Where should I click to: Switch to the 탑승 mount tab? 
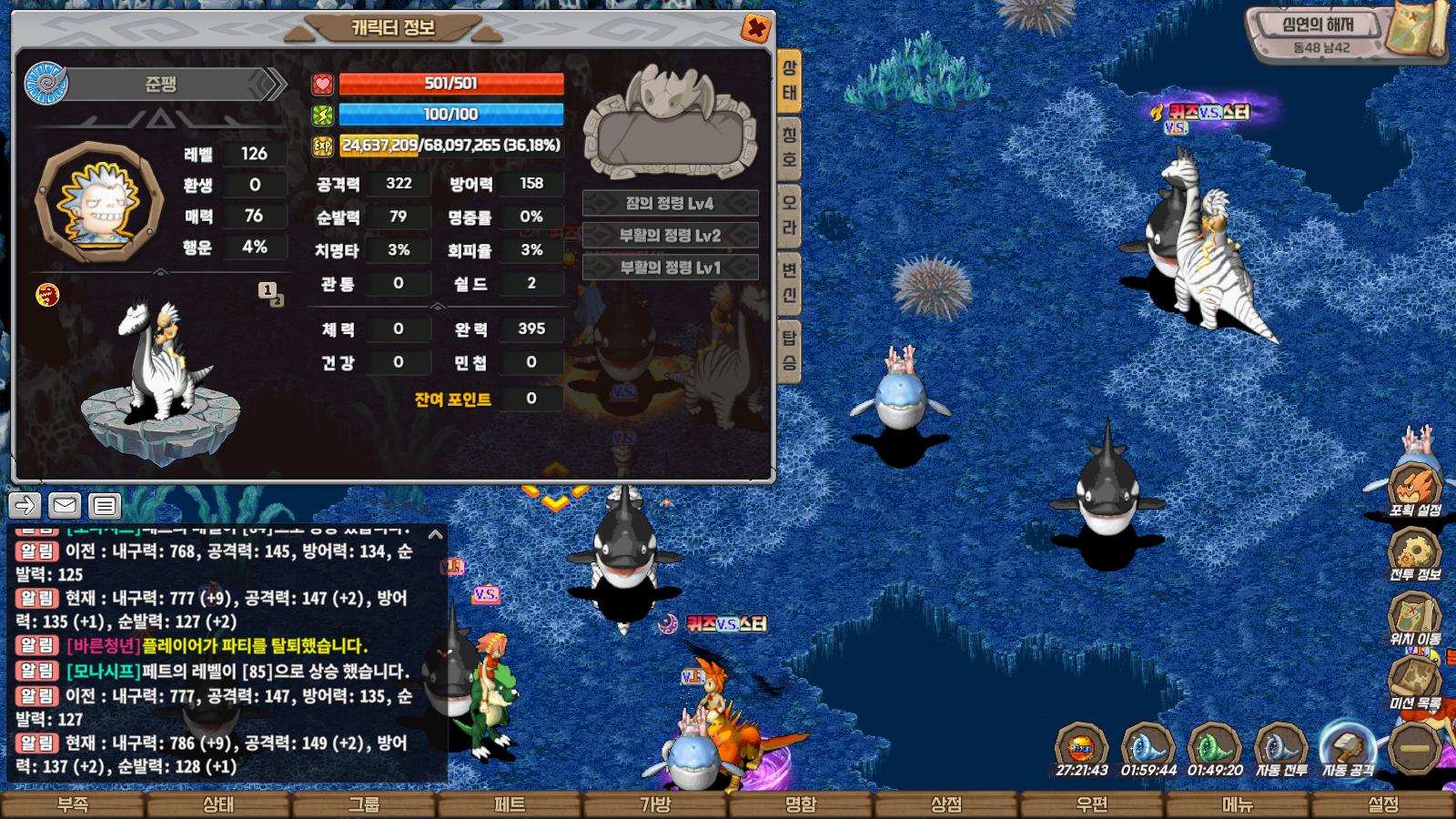789,350
